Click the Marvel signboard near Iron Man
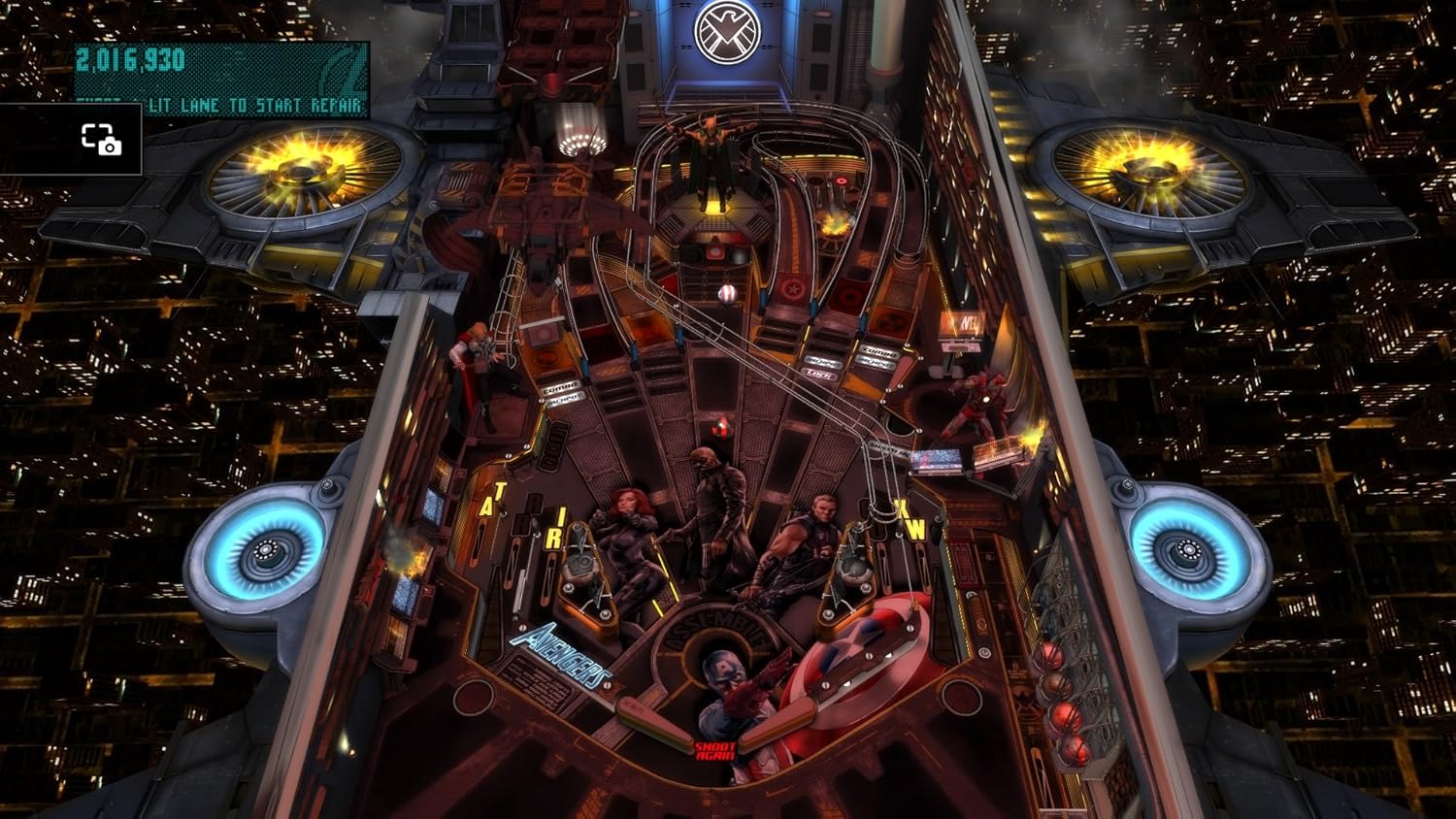This screenshot has width=1456, height=819. (962, 320)
